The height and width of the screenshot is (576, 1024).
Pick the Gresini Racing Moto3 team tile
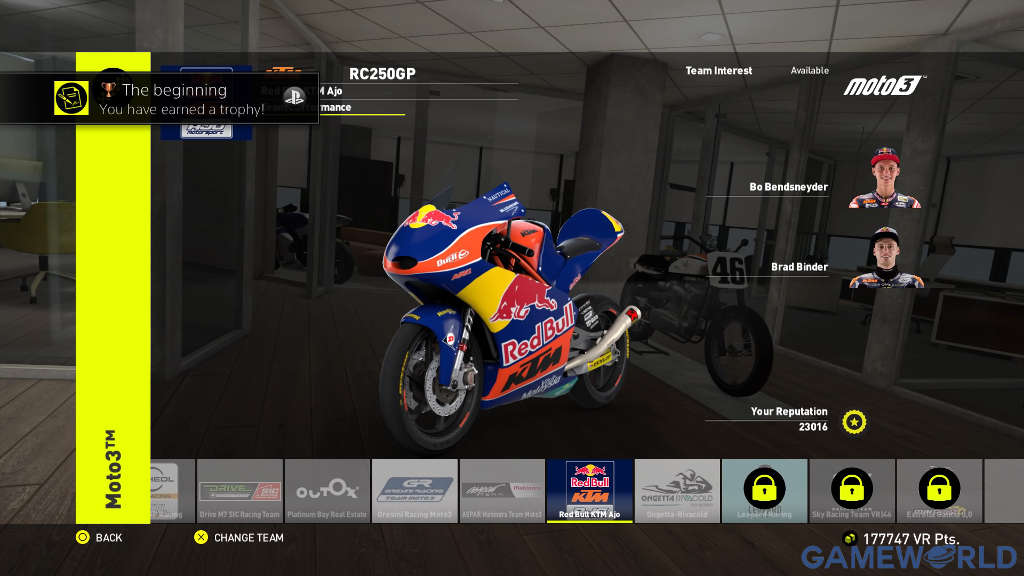[415, 490]
